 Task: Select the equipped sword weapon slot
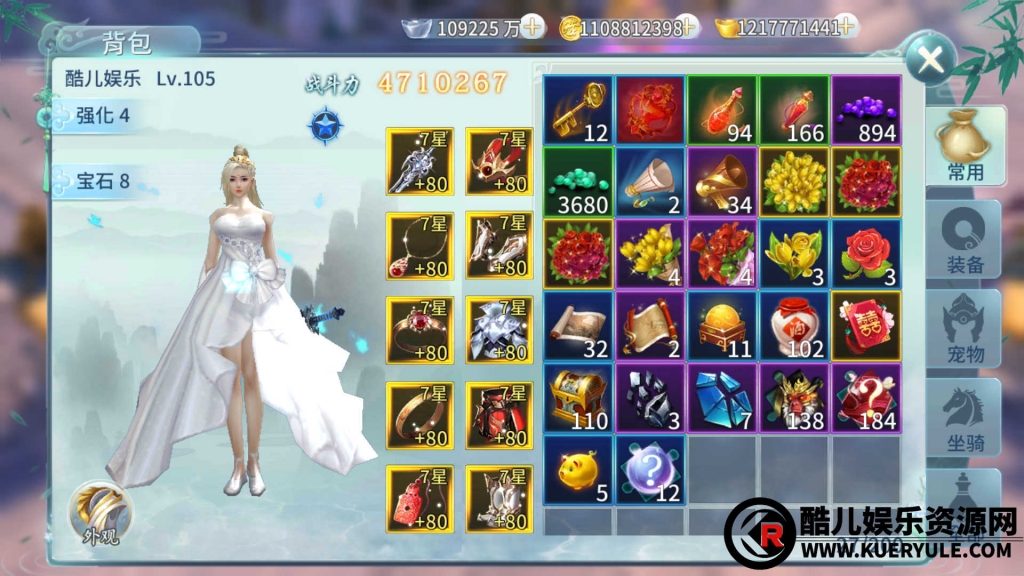(x=419, y=162)
